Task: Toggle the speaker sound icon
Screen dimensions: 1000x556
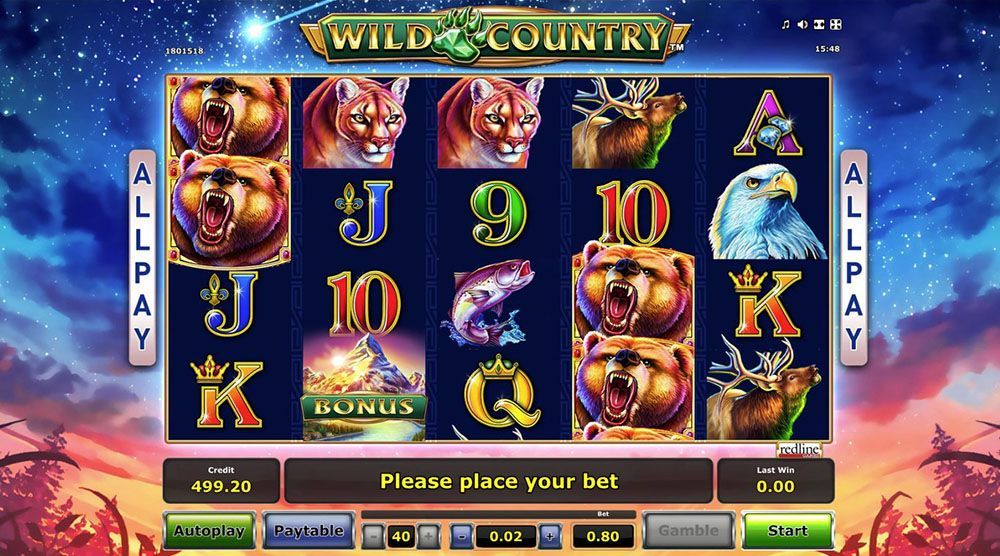Action: 802,25
